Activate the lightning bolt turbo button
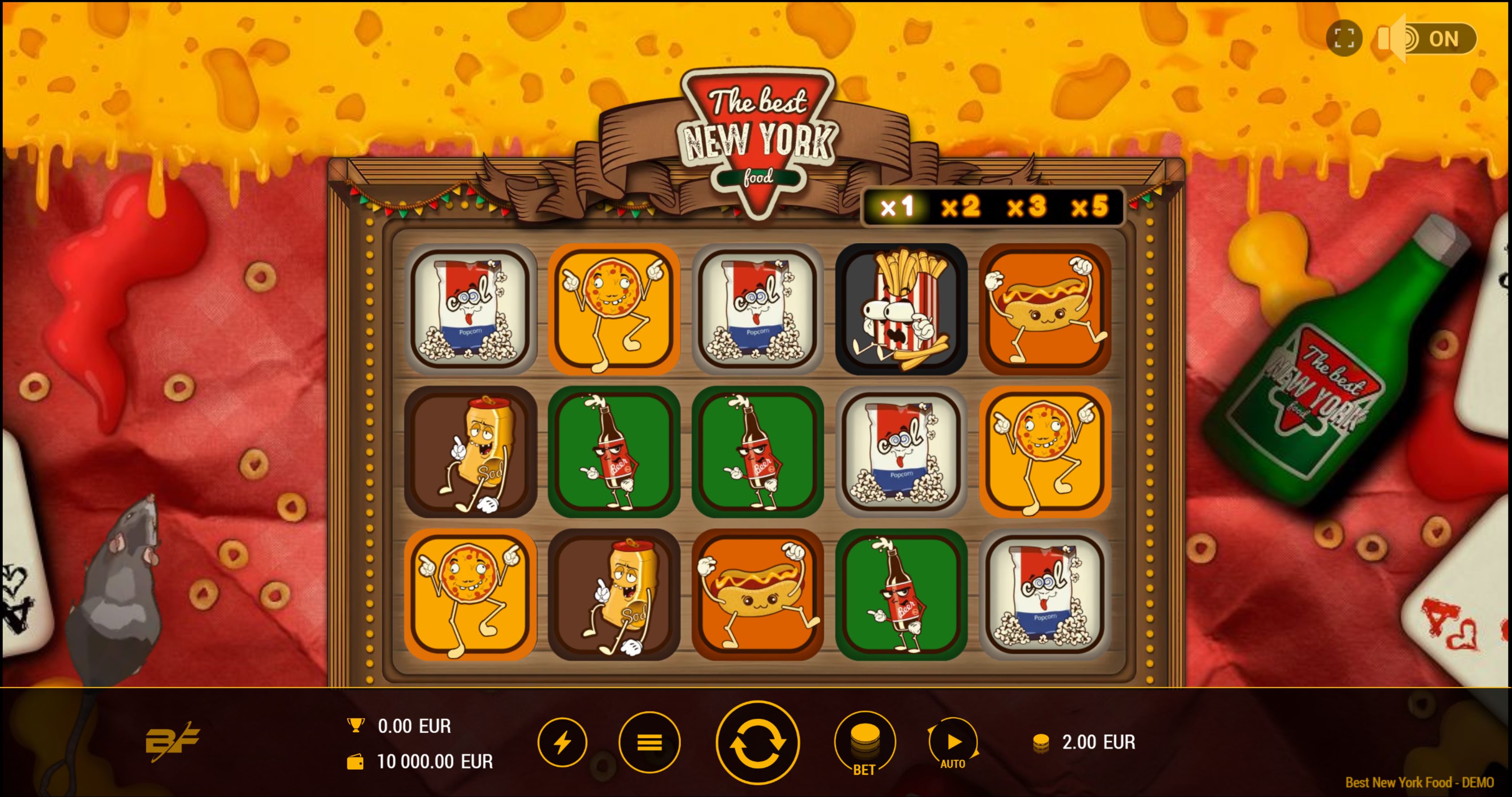Image resolution: width=1512 pixels, height=797 pixels. click(562, 743)
